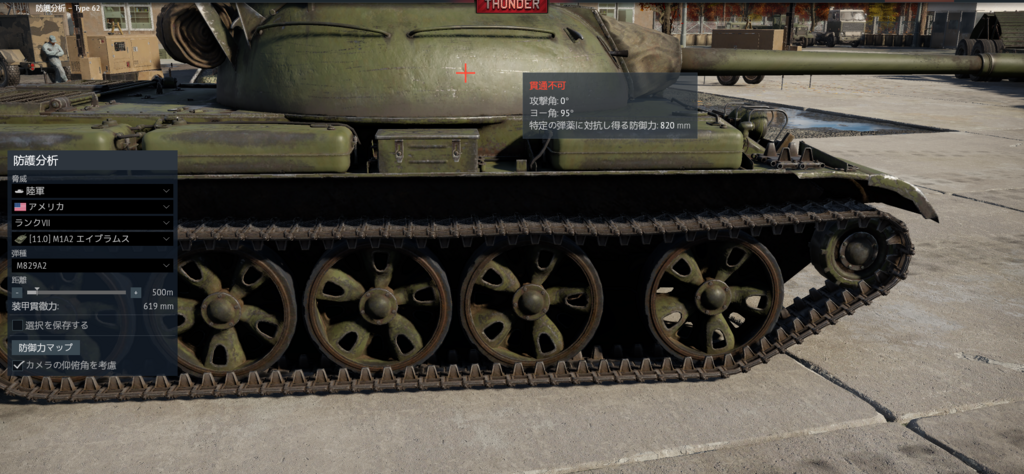Decrease distance with the minus button

(17, 292)
